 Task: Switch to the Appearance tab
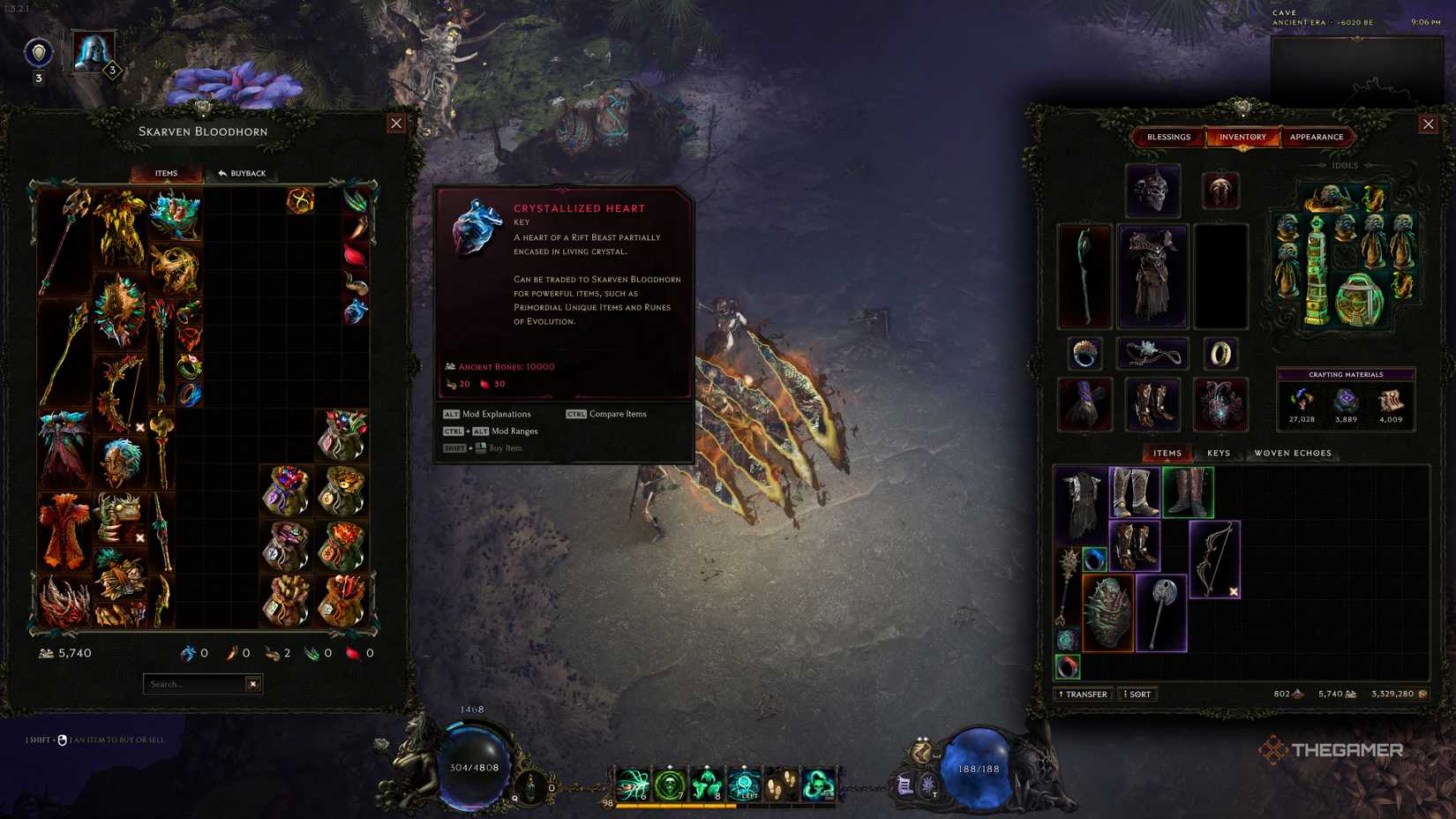tap(1316, 137)
